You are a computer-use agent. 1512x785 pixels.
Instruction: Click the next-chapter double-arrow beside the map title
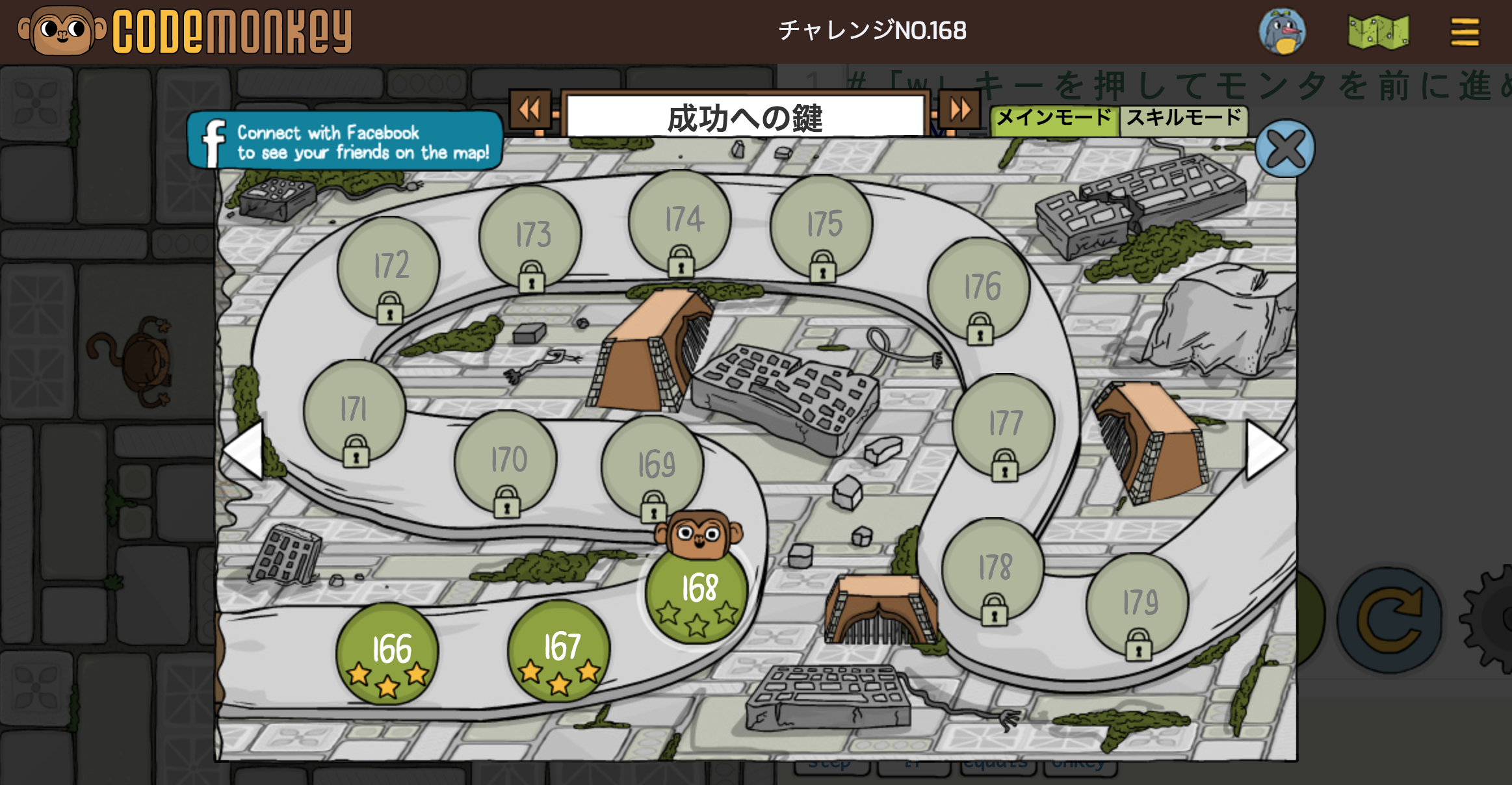959,109
